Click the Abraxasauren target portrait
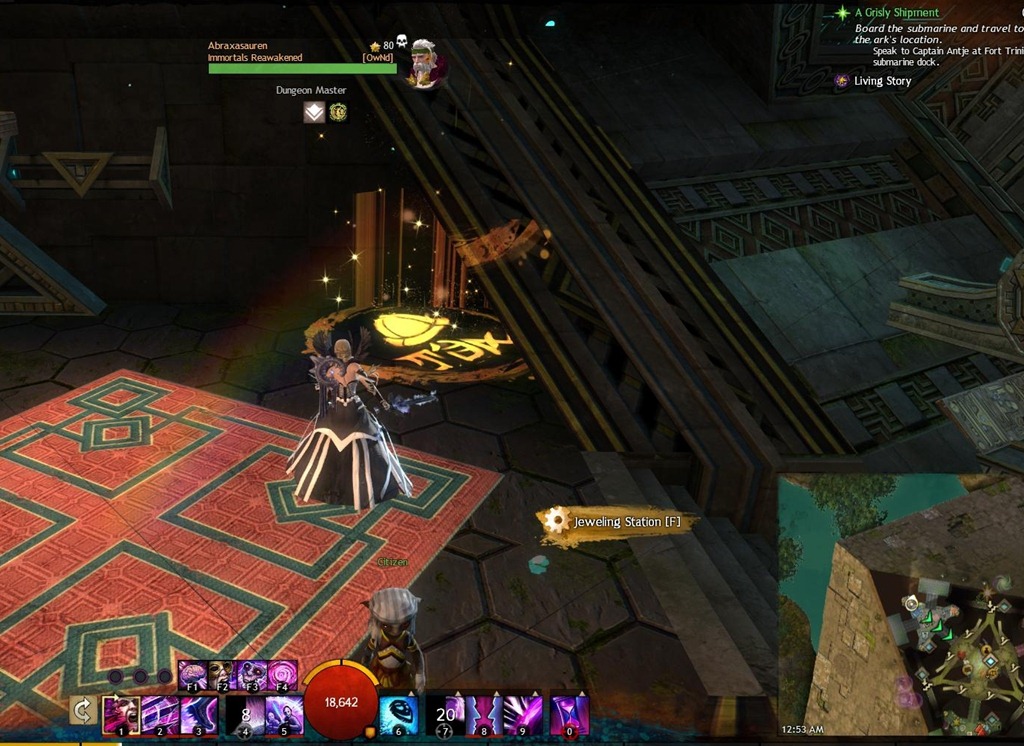 (x=425, y=65)
